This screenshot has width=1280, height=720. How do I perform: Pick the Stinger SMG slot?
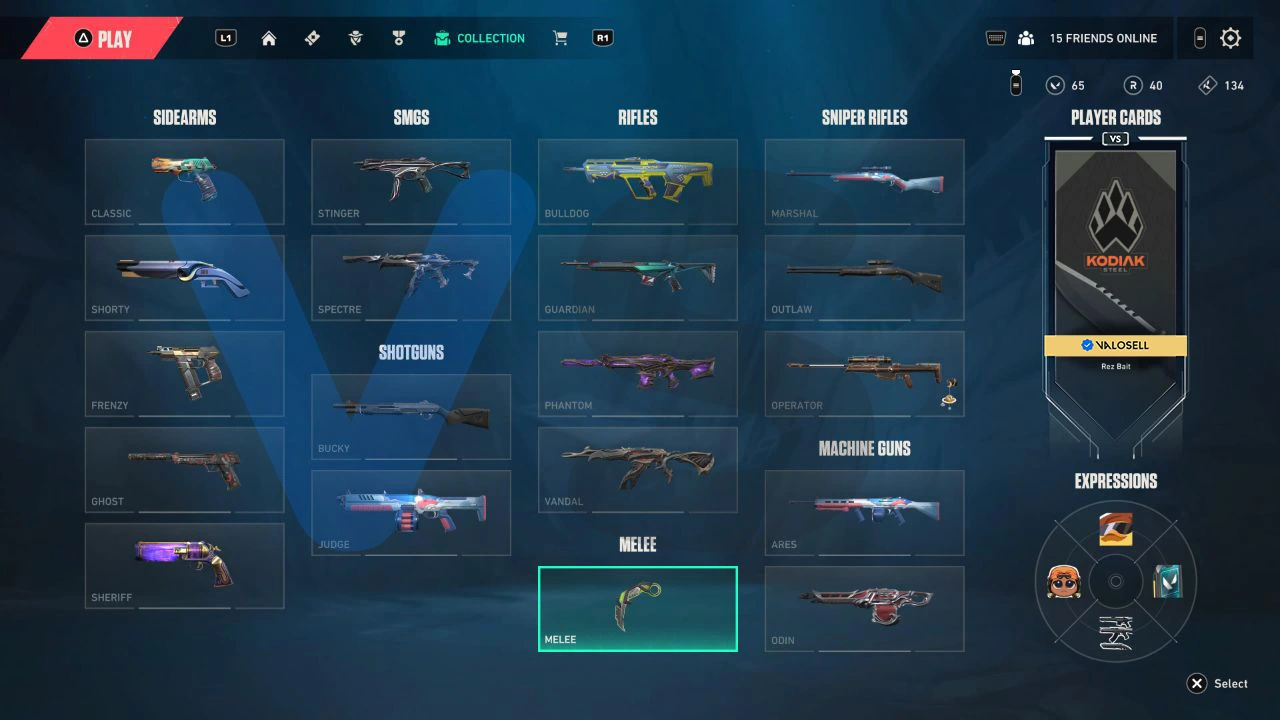[x=411, y=181]
